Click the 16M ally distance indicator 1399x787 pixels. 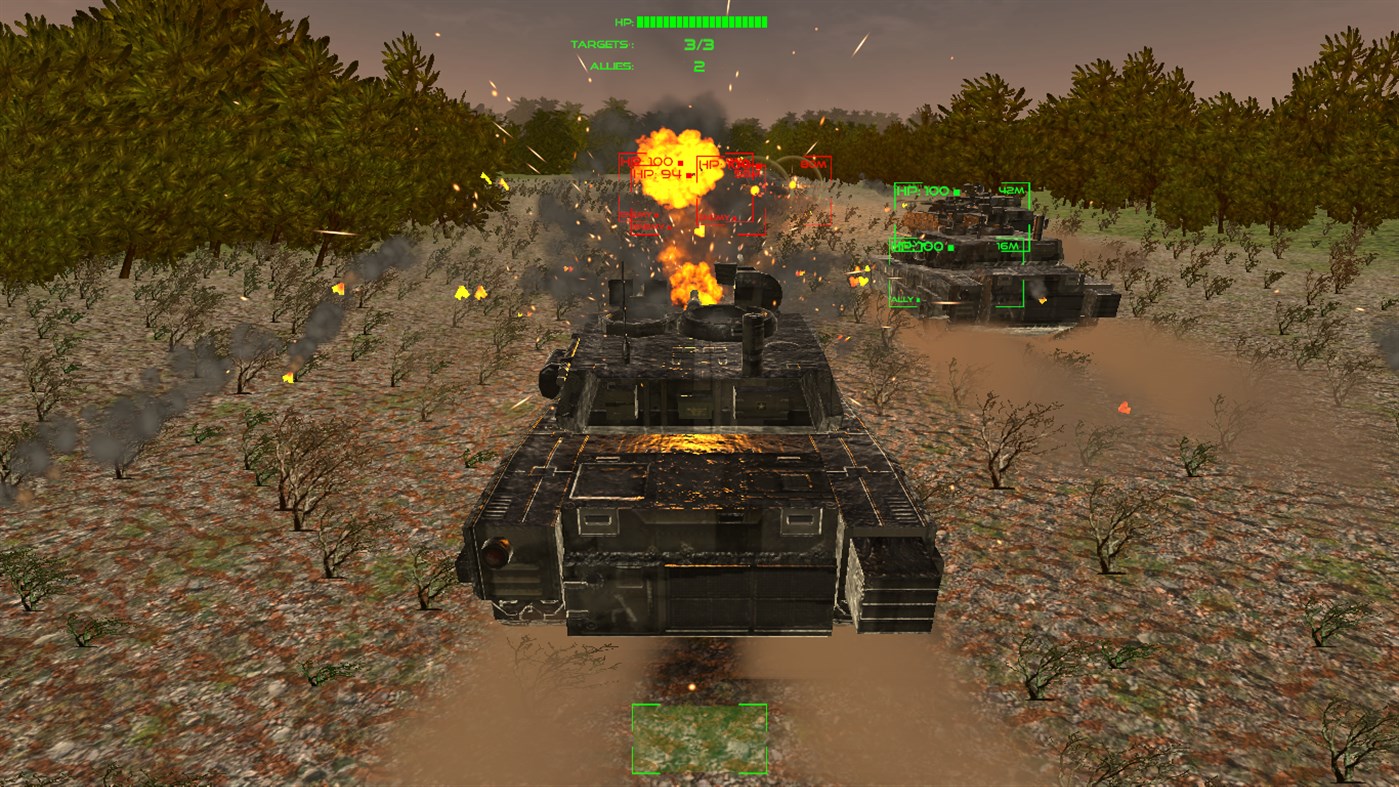coord(1008,246)
